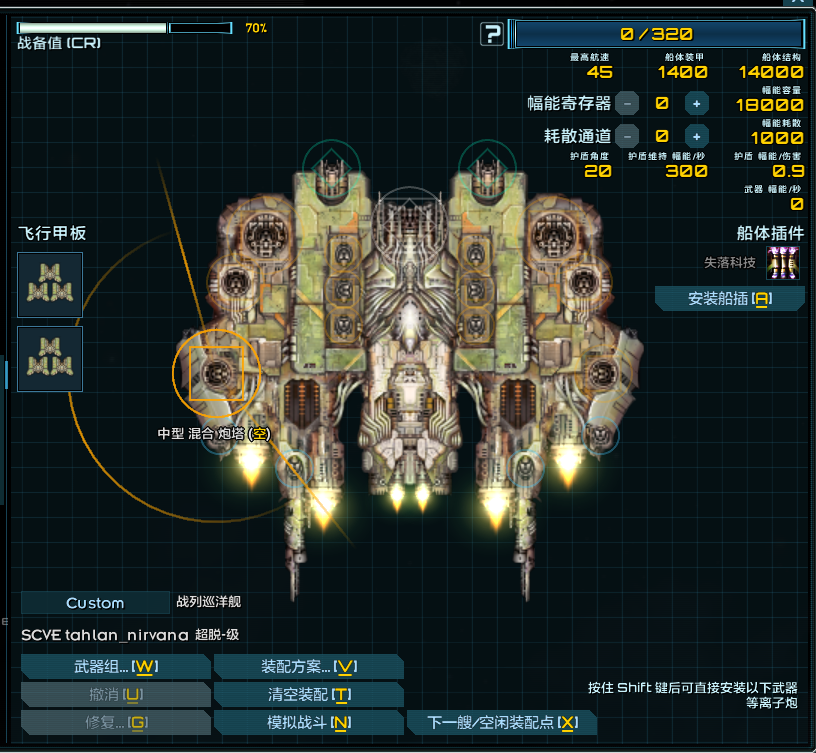The height and width of the screenshot is (753, 816).
Task: Click 清空装配 to strip the loadout
Action: [309, 695]
